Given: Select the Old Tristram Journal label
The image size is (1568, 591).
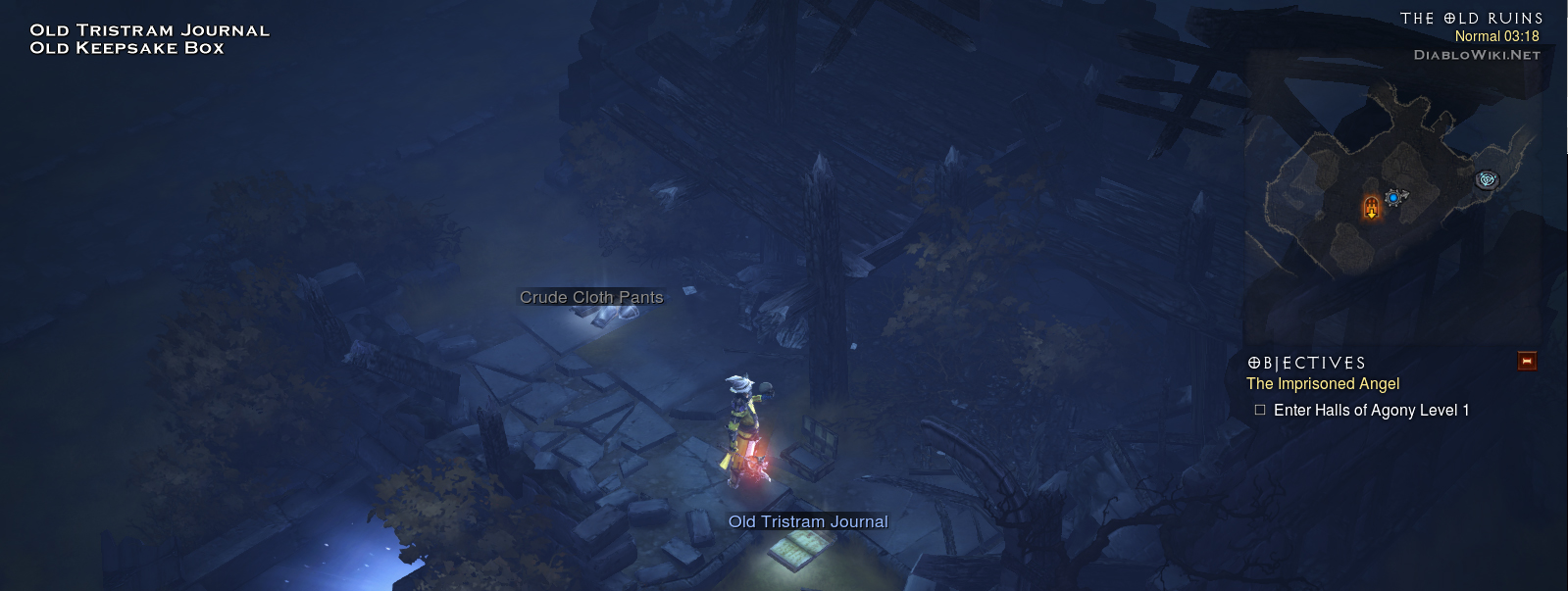Looking at the screenshot, I should [808, 521].
